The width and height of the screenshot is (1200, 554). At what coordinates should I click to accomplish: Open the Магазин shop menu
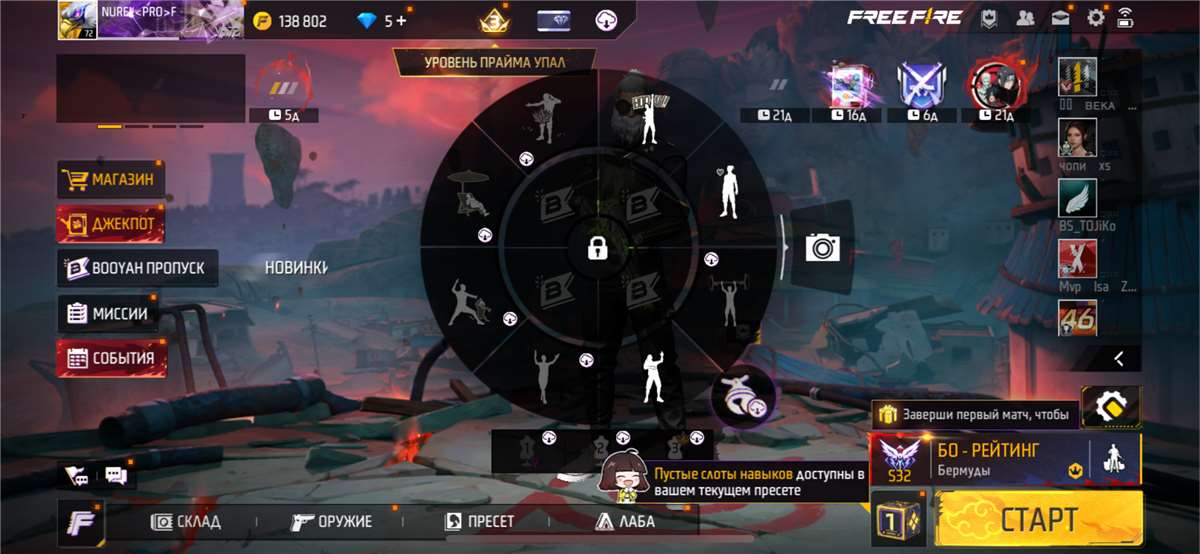pos(112,180)
